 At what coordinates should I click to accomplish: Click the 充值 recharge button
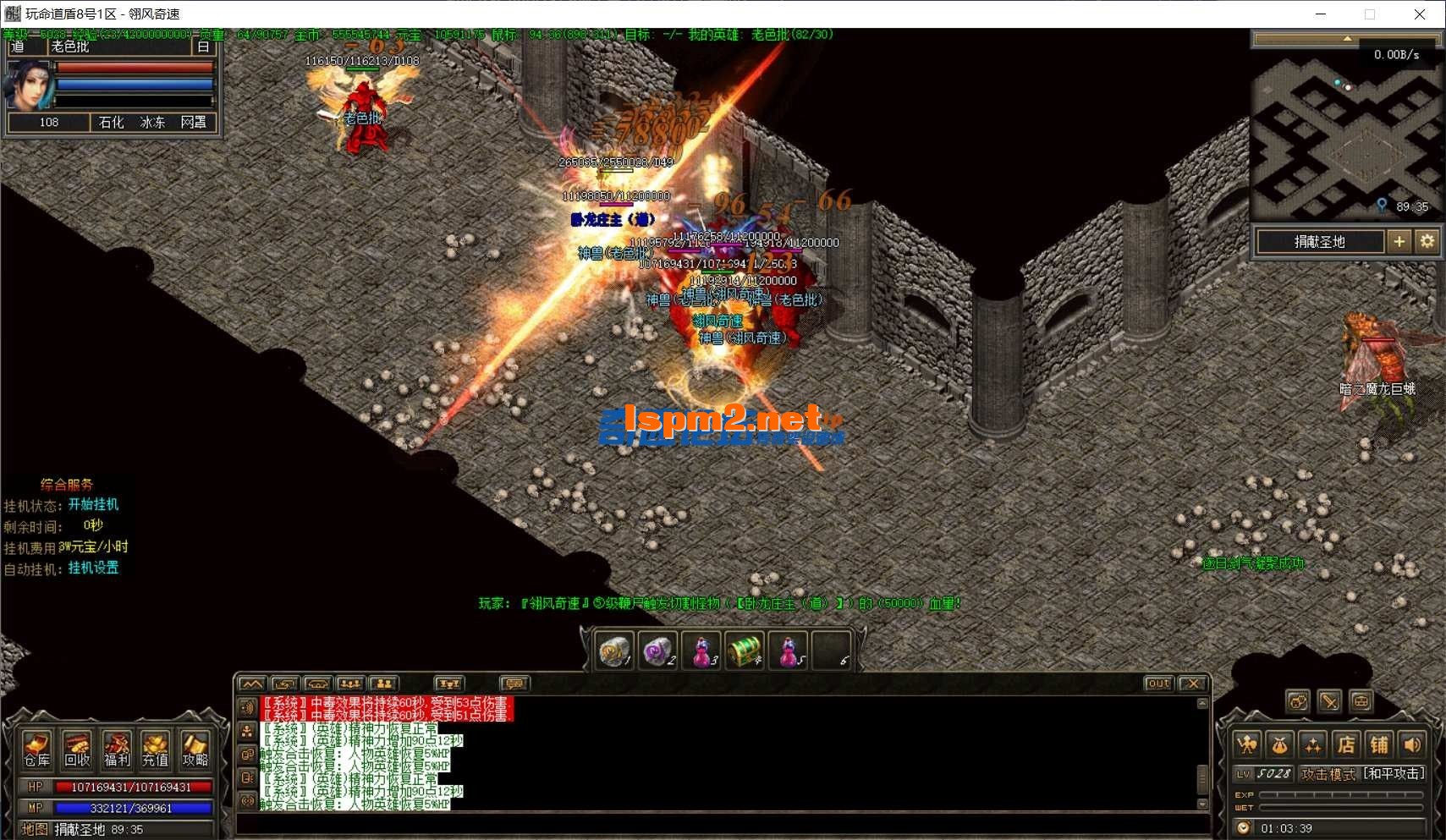point(155,749)
